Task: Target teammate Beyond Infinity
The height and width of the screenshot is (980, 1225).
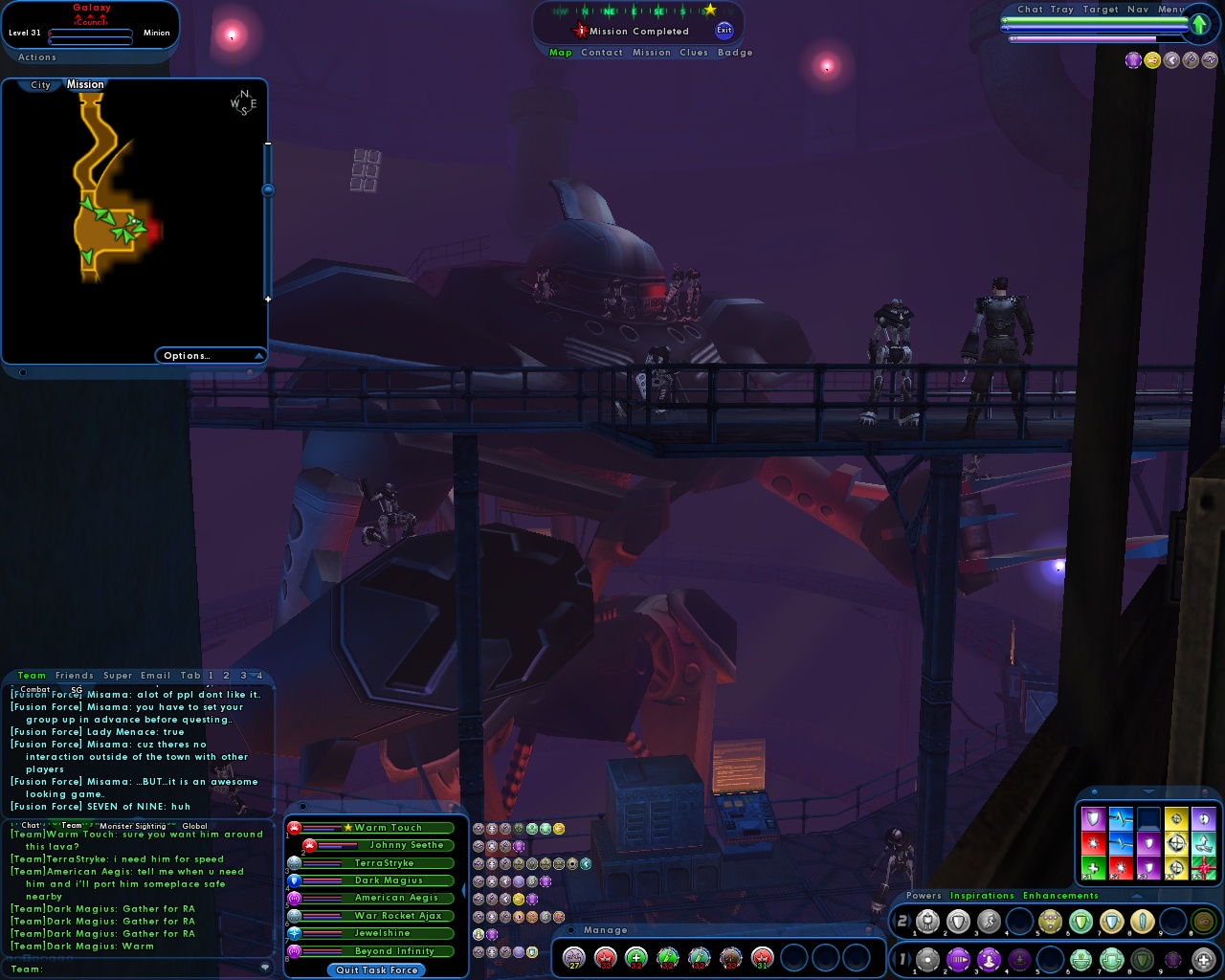Action: [394, 951]
